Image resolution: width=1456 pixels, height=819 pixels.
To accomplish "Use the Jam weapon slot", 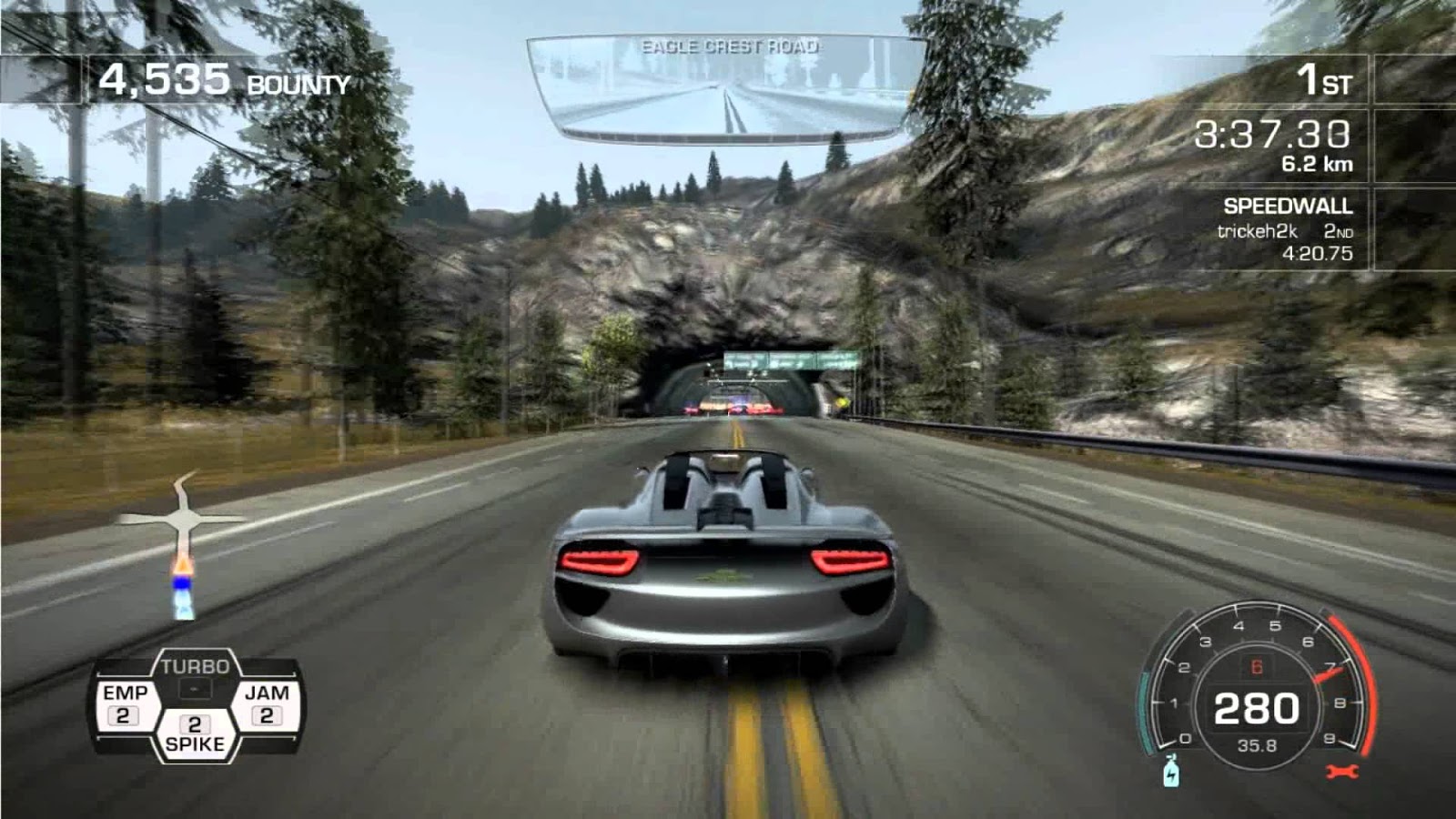I will tap(266, 704).
